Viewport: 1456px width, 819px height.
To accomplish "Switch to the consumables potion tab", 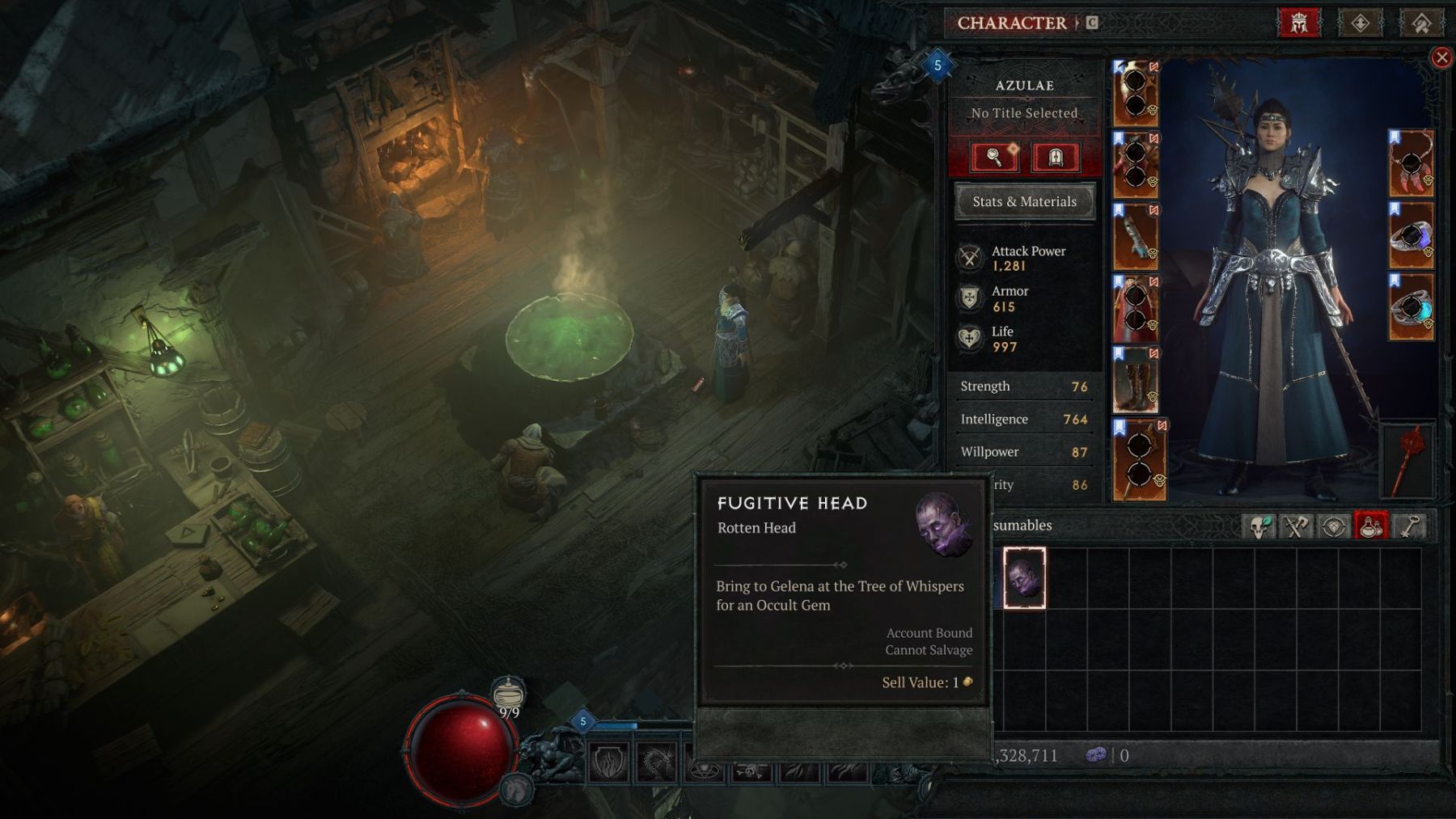I will (1370, 526).
